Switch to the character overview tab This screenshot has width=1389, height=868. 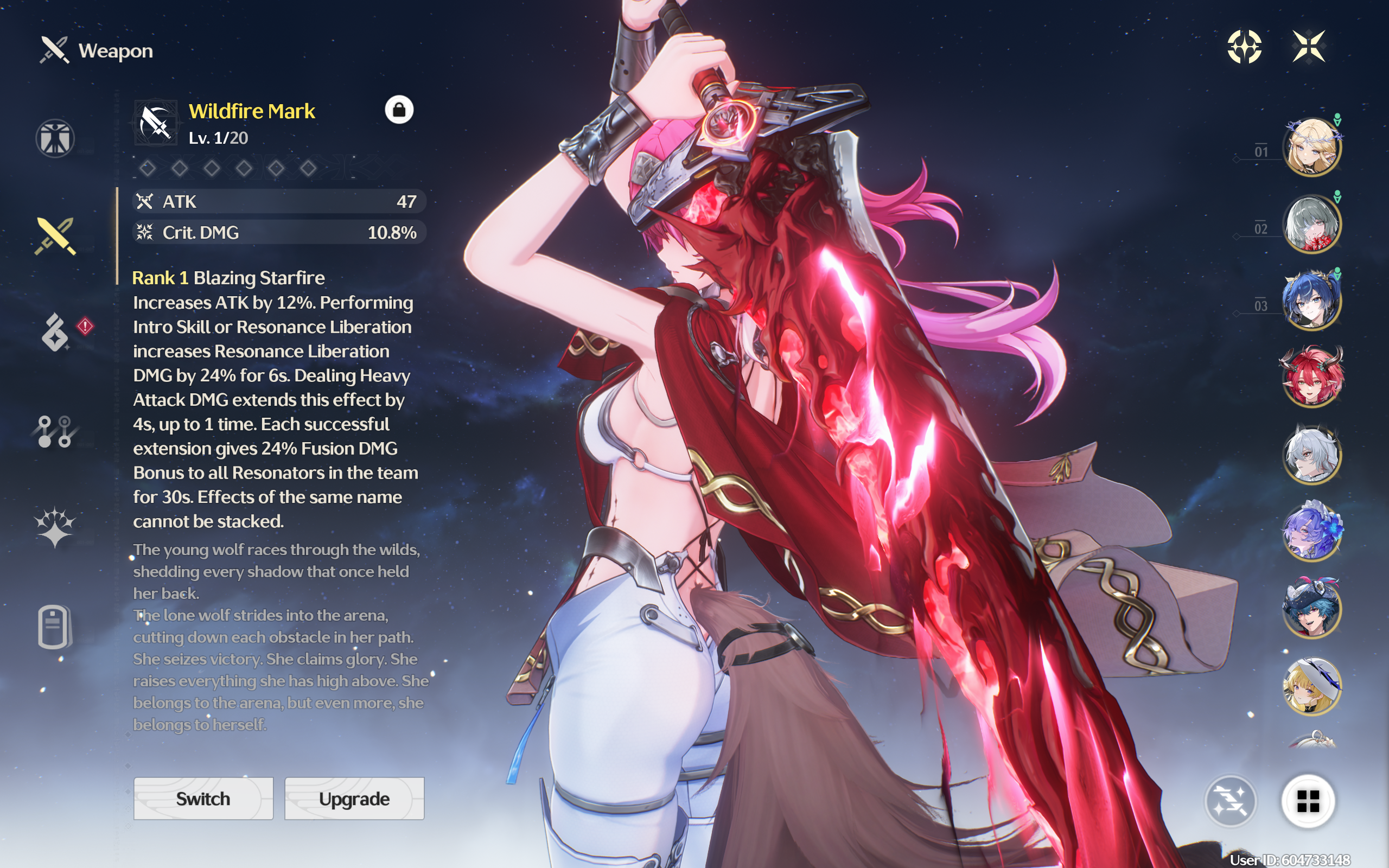tap(55, 138)
